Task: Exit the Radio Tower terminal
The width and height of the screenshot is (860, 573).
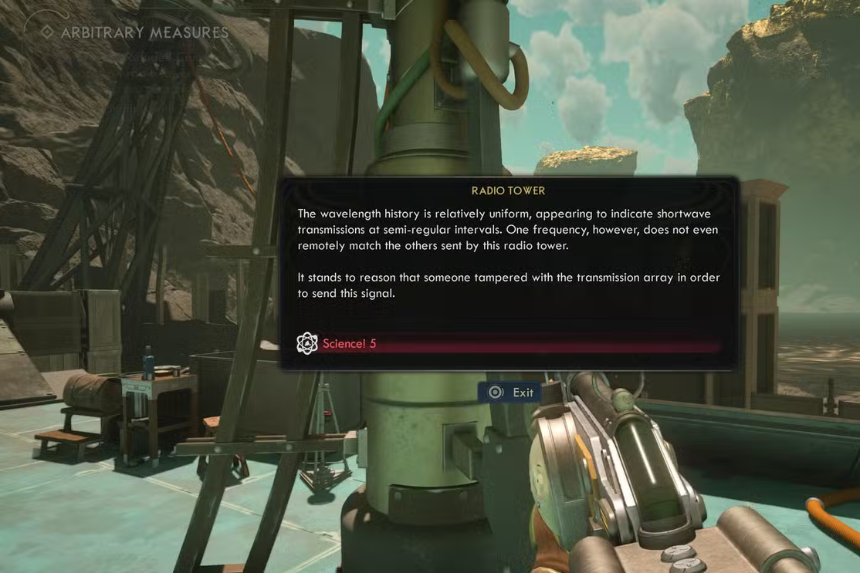Action: pyautogui.click(x=511, y=392)
